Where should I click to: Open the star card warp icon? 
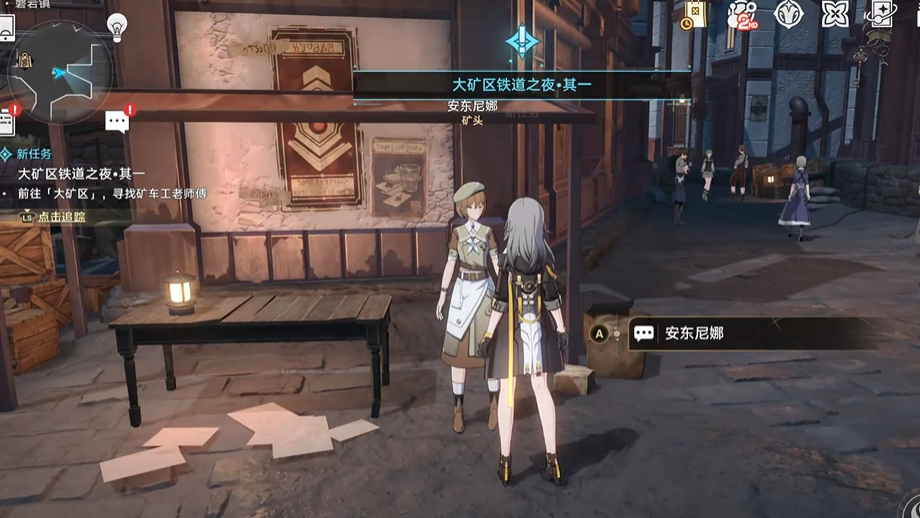(x=881, y=14)
